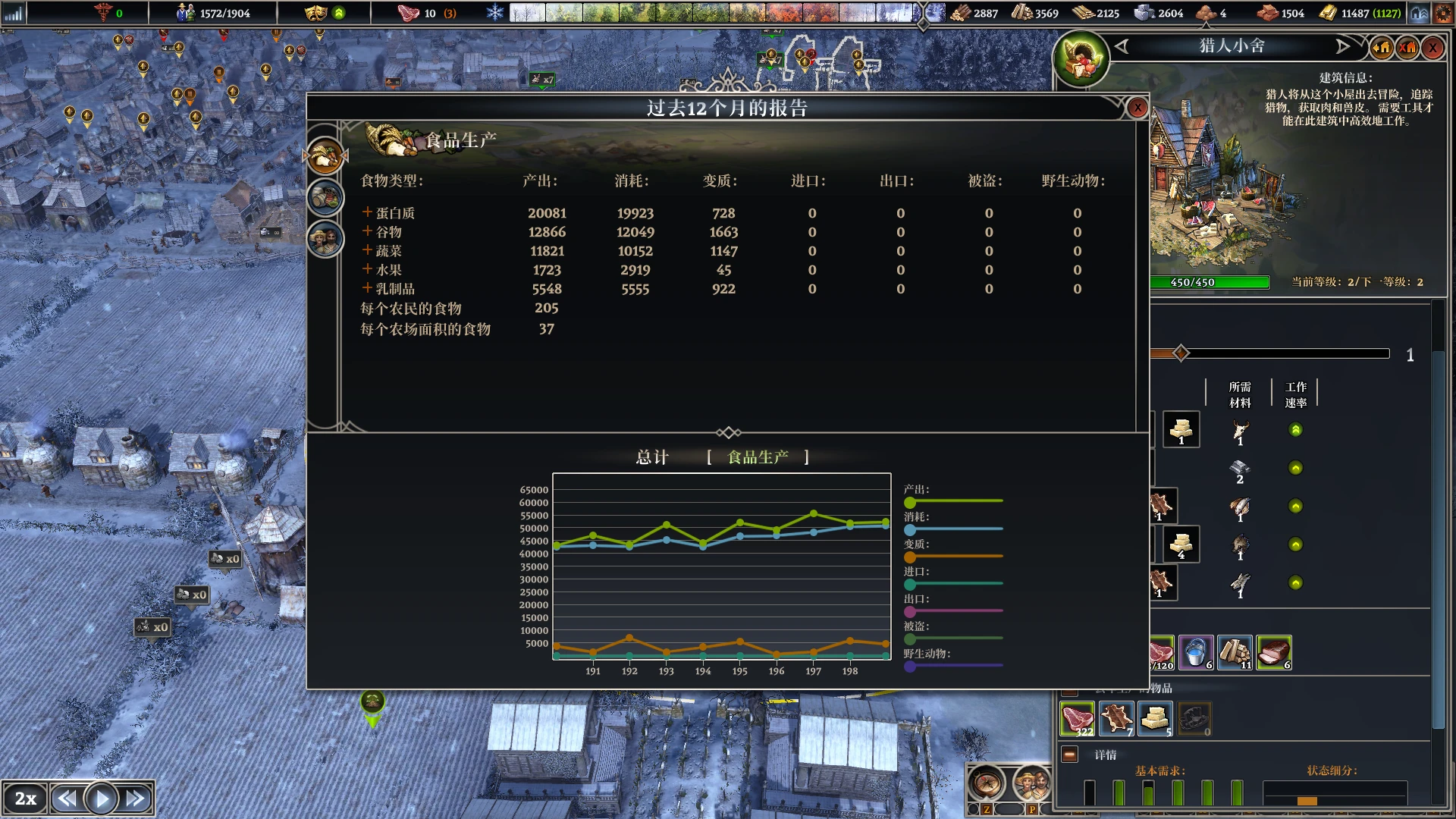Open the population report icon showing villagers

[325, 238]
